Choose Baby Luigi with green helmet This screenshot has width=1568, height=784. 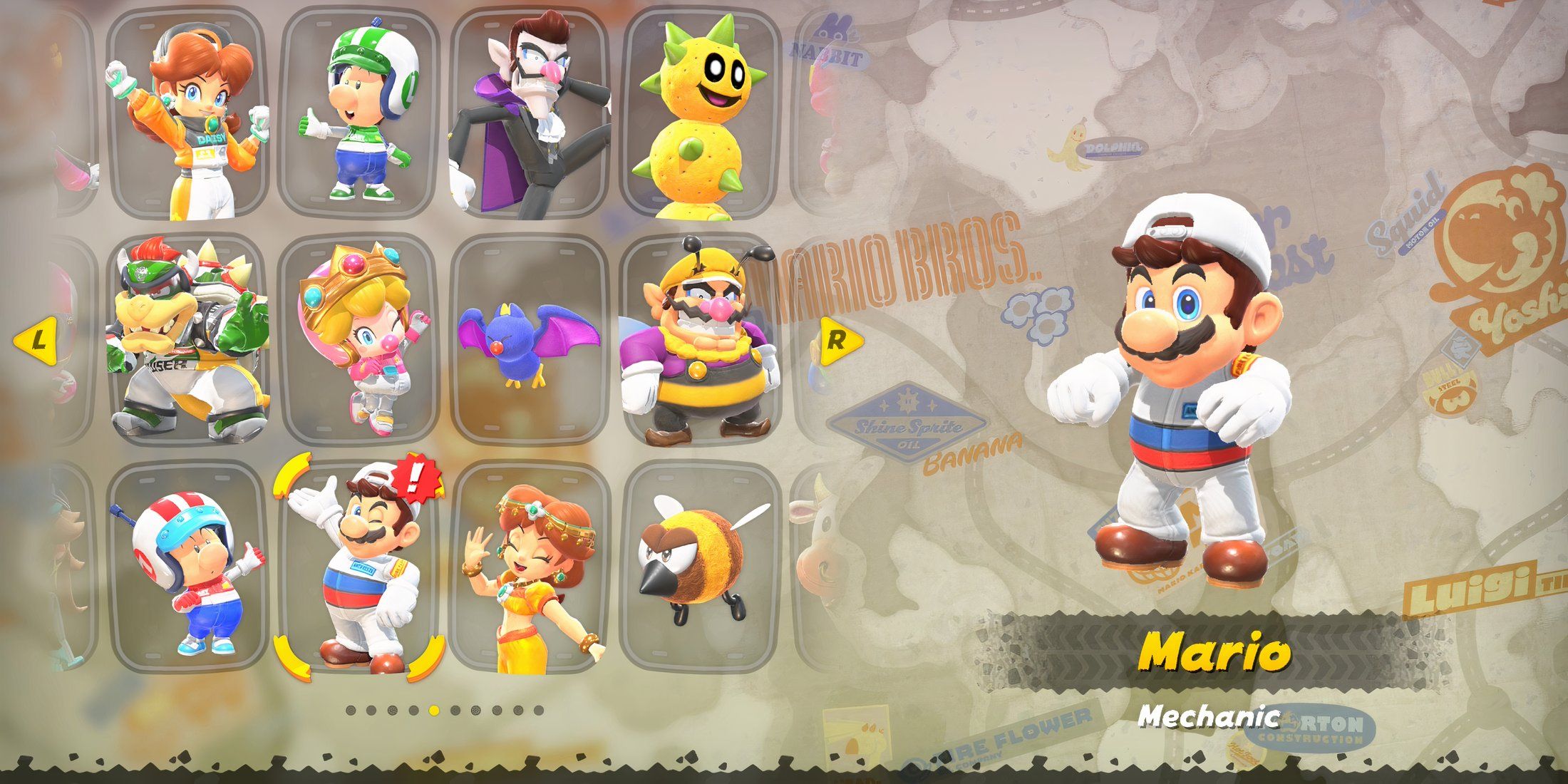[359, 114]
